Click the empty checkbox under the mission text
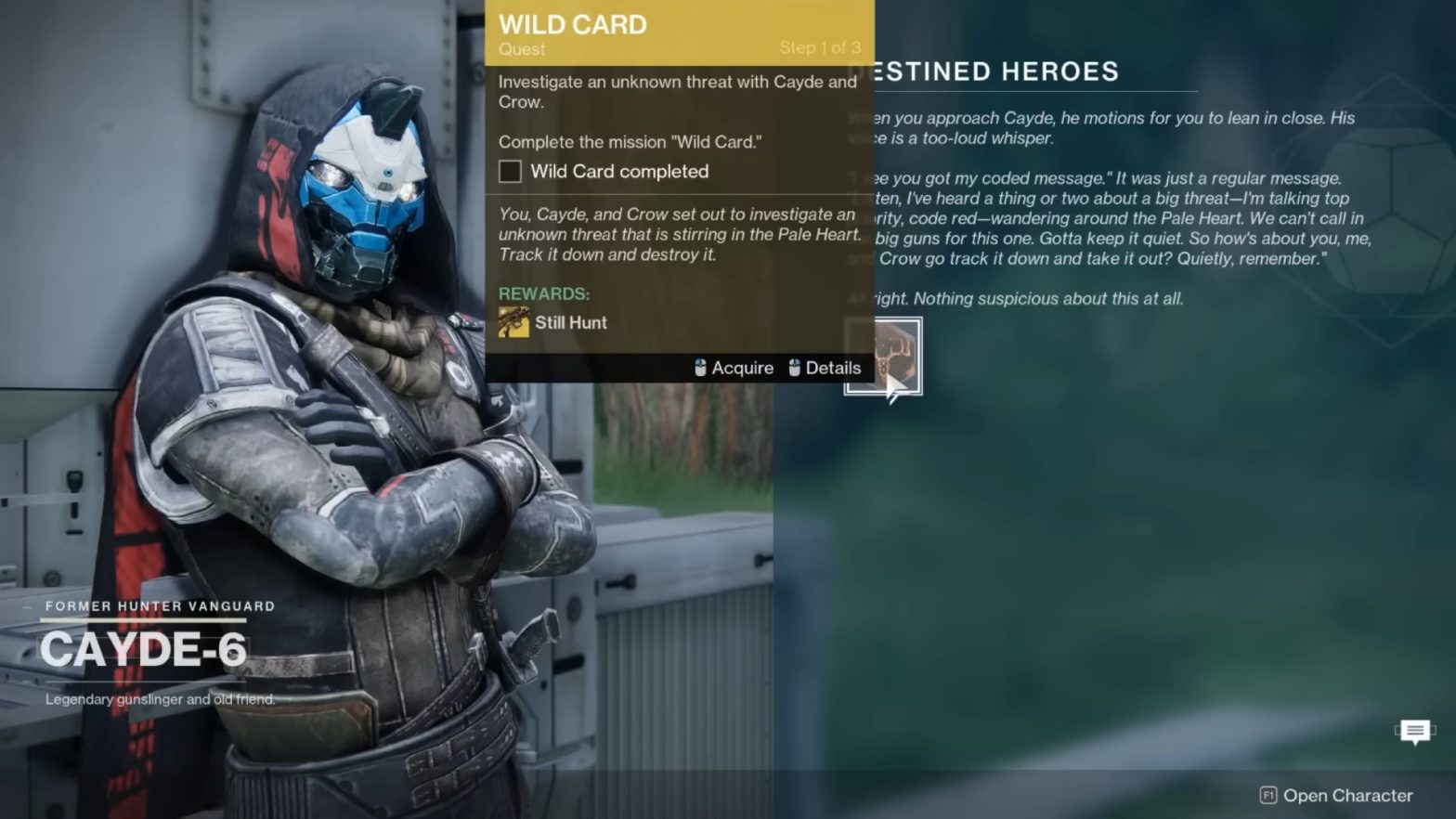Viewport: 1456px width, 819px height. pos(509,171)
